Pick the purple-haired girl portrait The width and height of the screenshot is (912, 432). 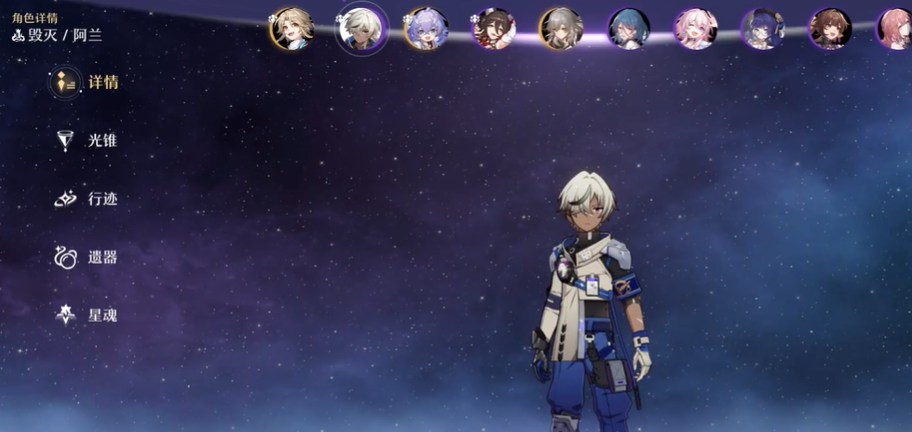point(426,29)
